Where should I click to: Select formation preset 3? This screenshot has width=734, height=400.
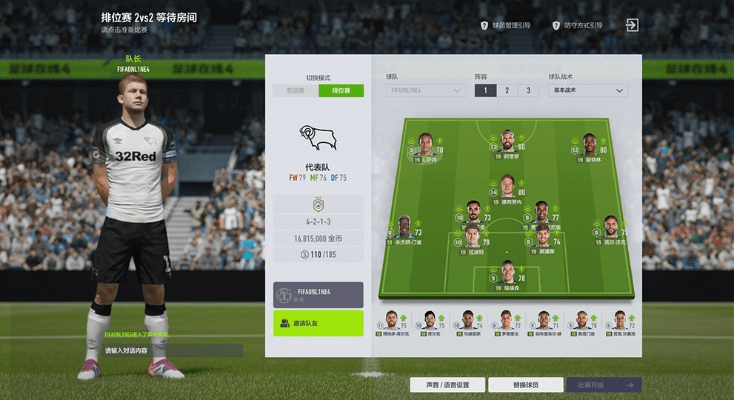pyautogui.click(x=528, y=91)
